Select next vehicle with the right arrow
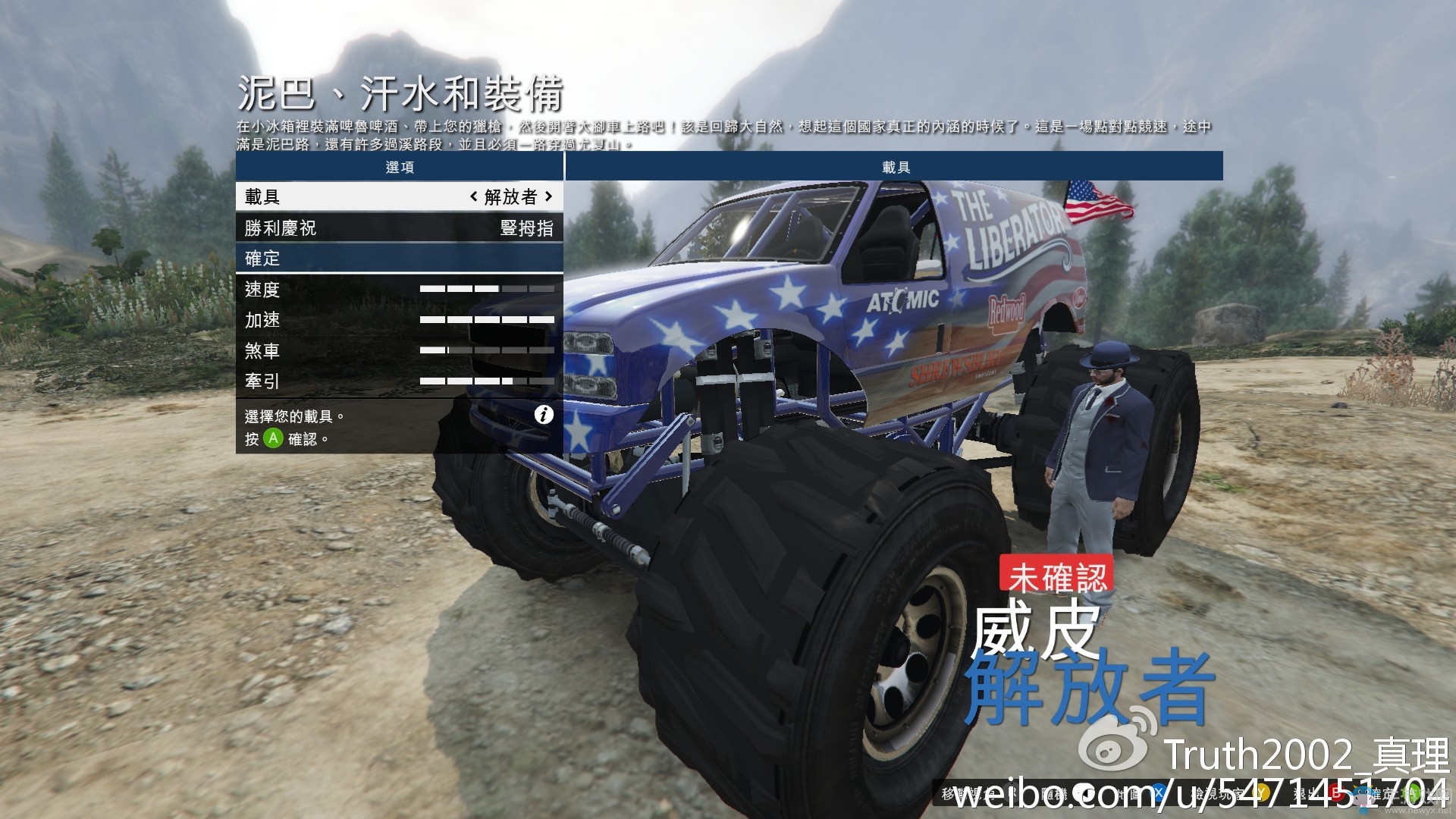 coord(550,197)
